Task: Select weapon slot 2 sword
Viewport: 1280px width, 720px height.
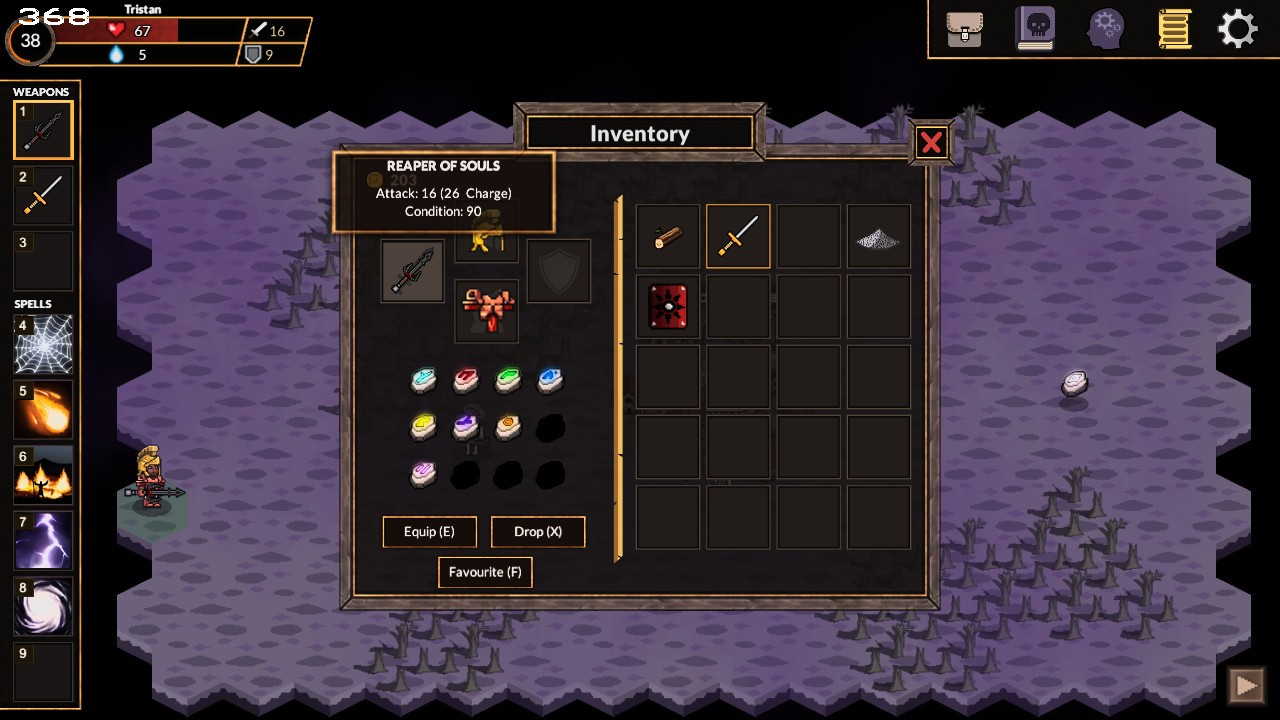Action: click(x=43, y=196)
